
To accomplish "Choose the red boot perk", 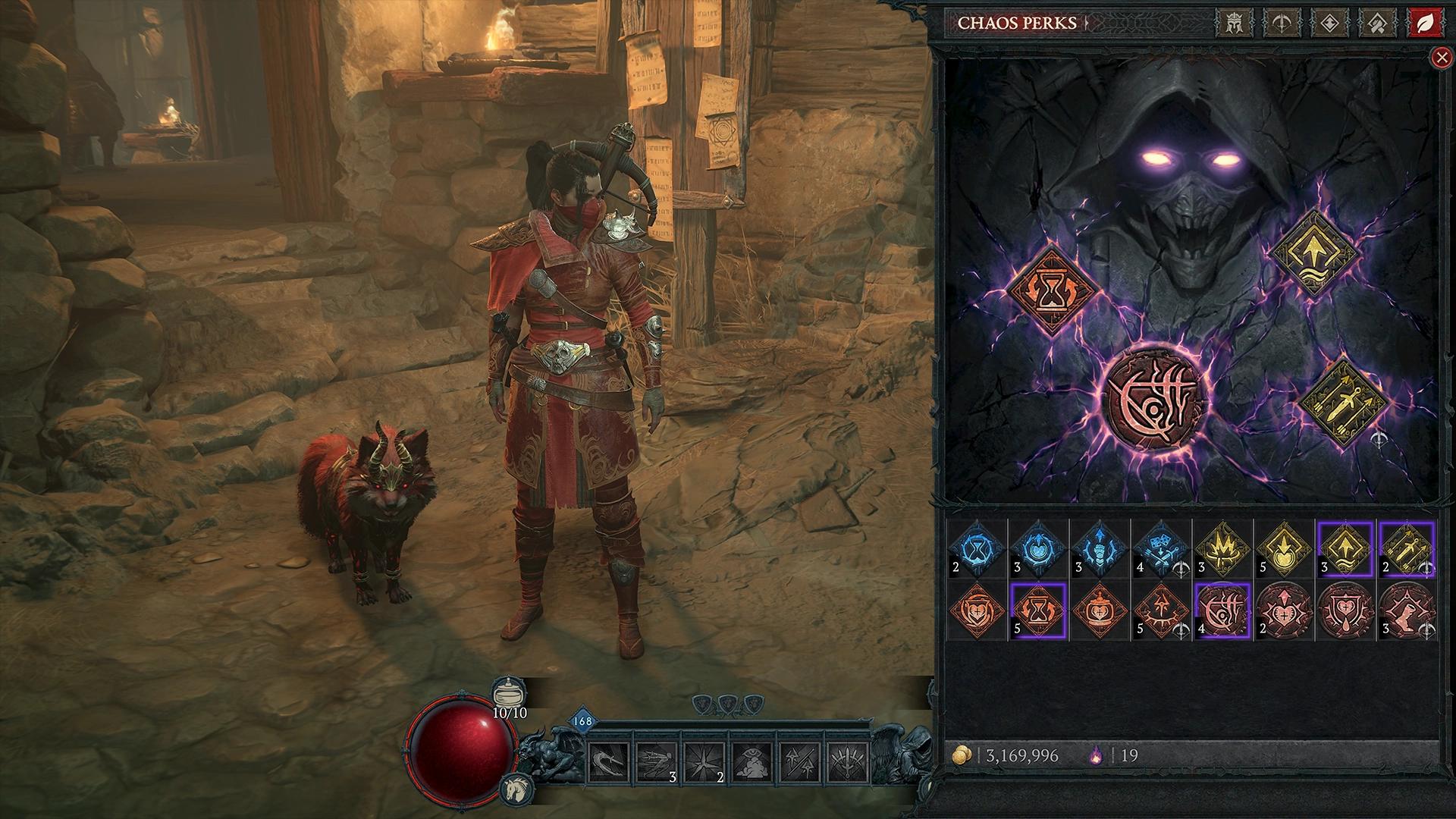I will 1407,611.
